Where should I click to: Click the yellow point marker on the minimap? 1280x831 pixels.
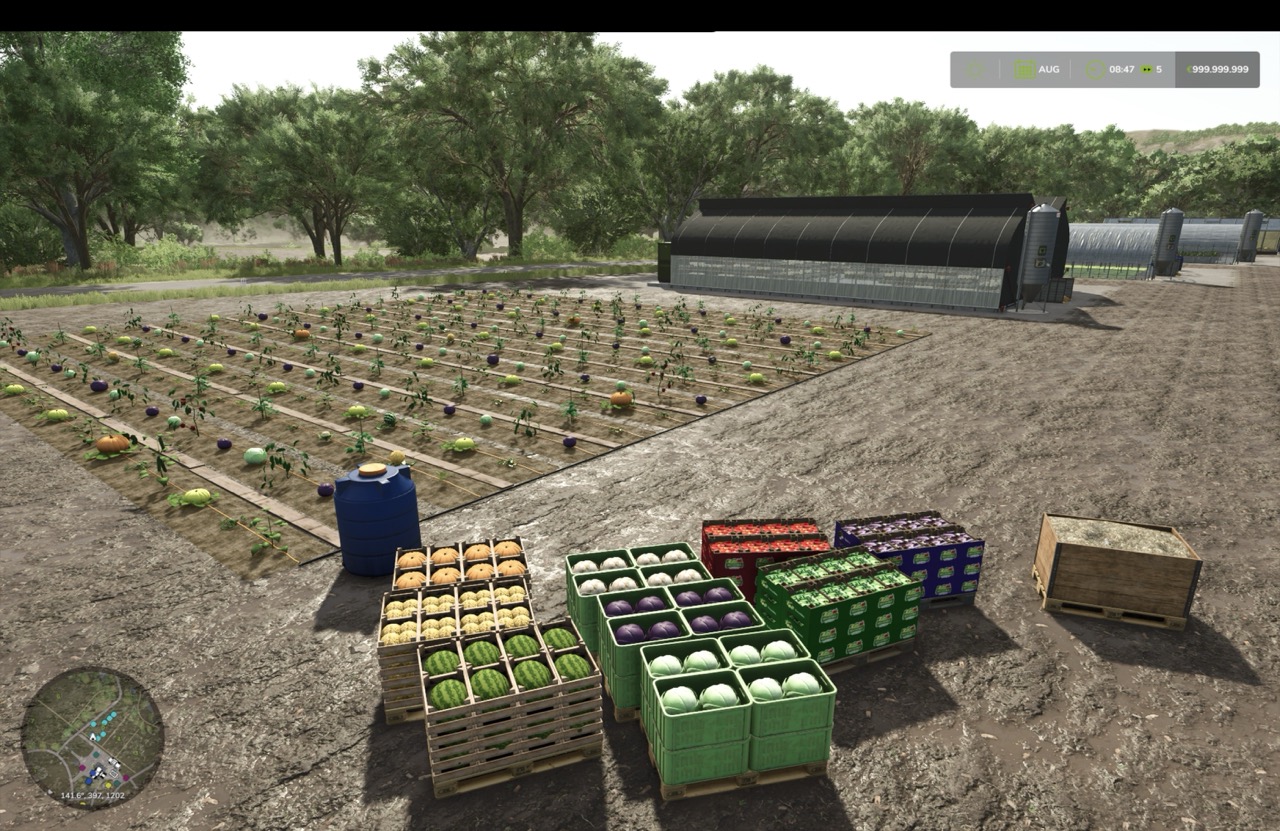coord(108,785)
